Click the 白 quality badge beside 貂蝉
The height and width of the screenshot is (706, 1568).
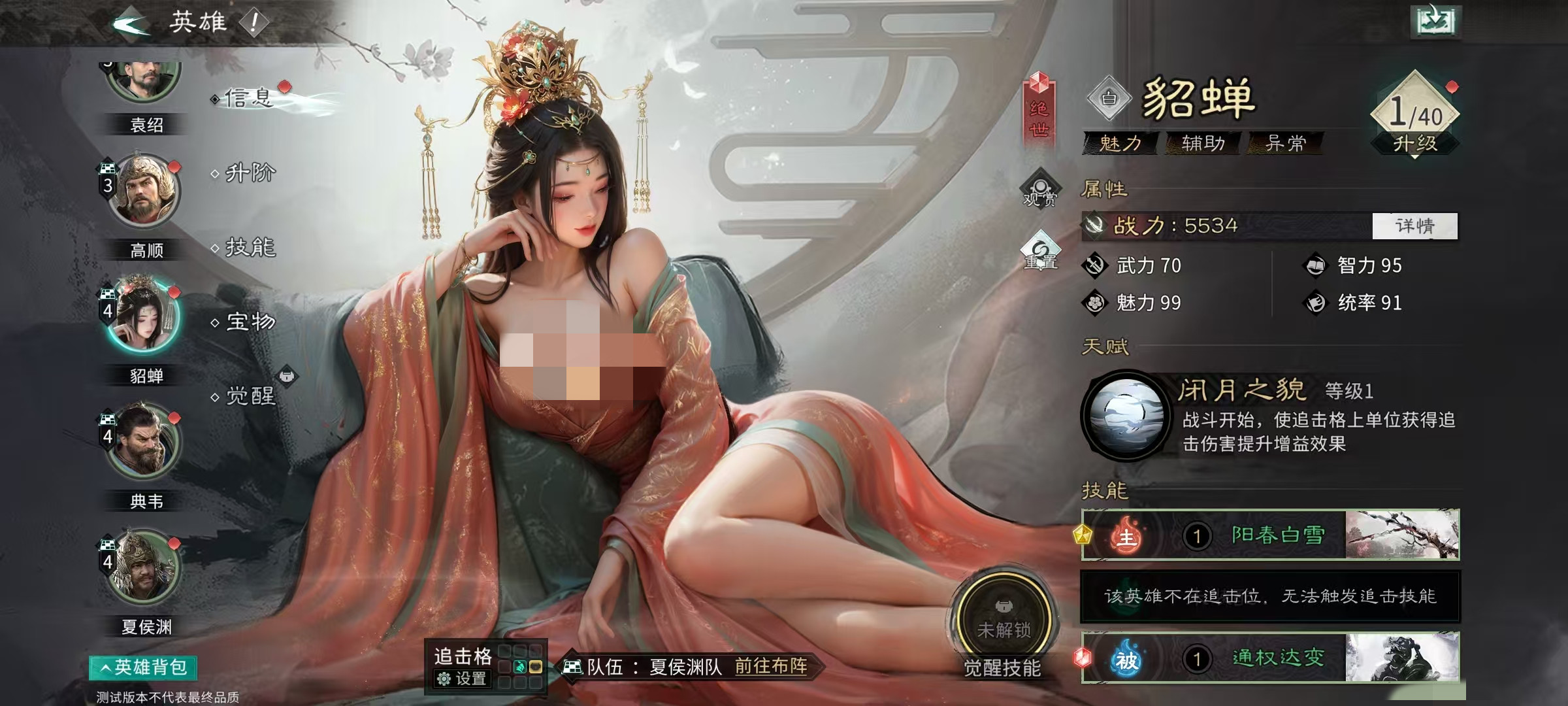[1111, 98]
